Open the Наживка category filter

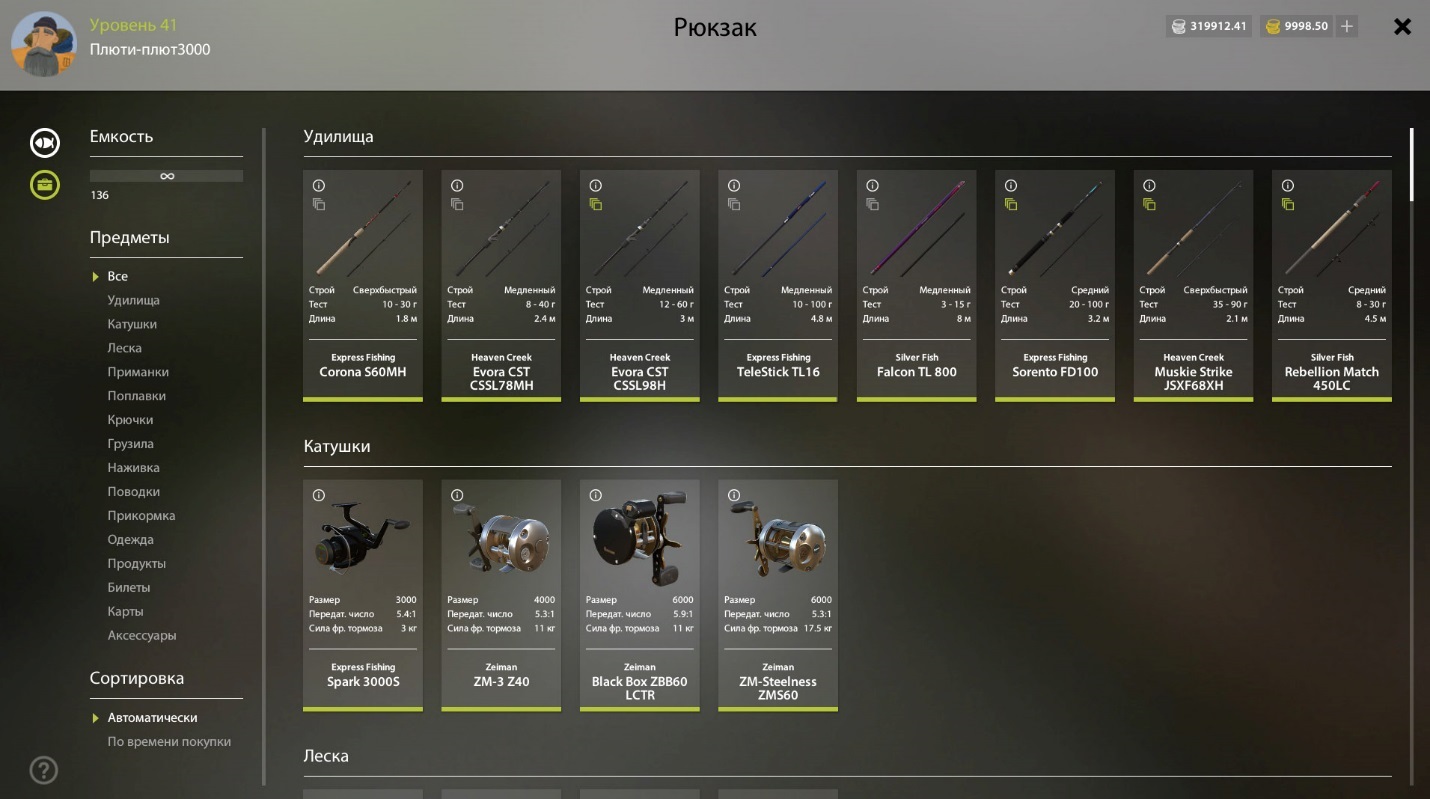point(133,468)
